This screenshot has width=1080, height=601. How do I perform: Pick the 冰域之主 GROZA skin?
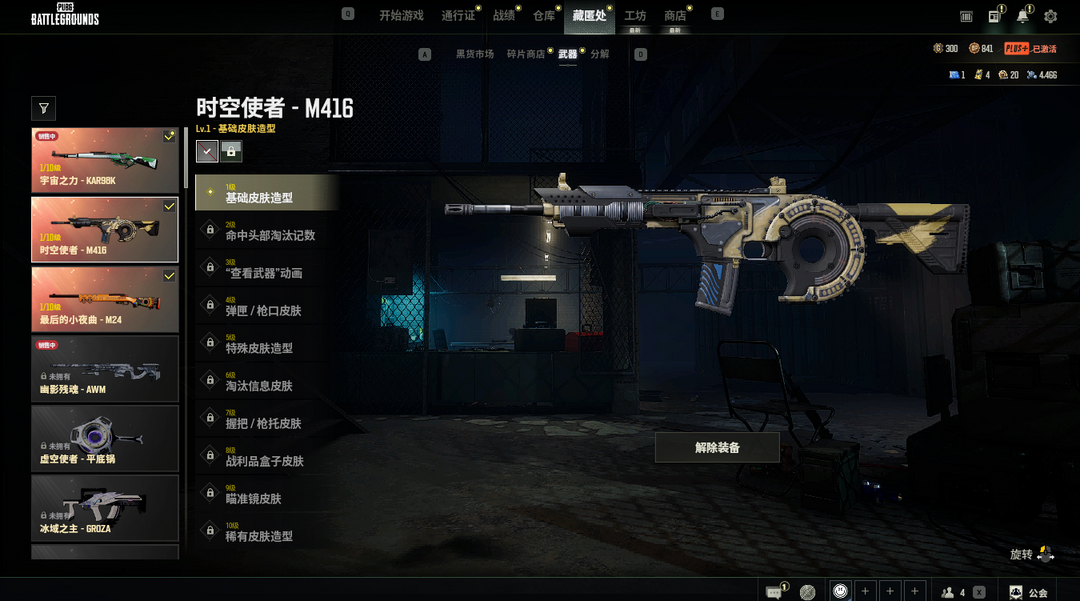click(x=105, y=507)
